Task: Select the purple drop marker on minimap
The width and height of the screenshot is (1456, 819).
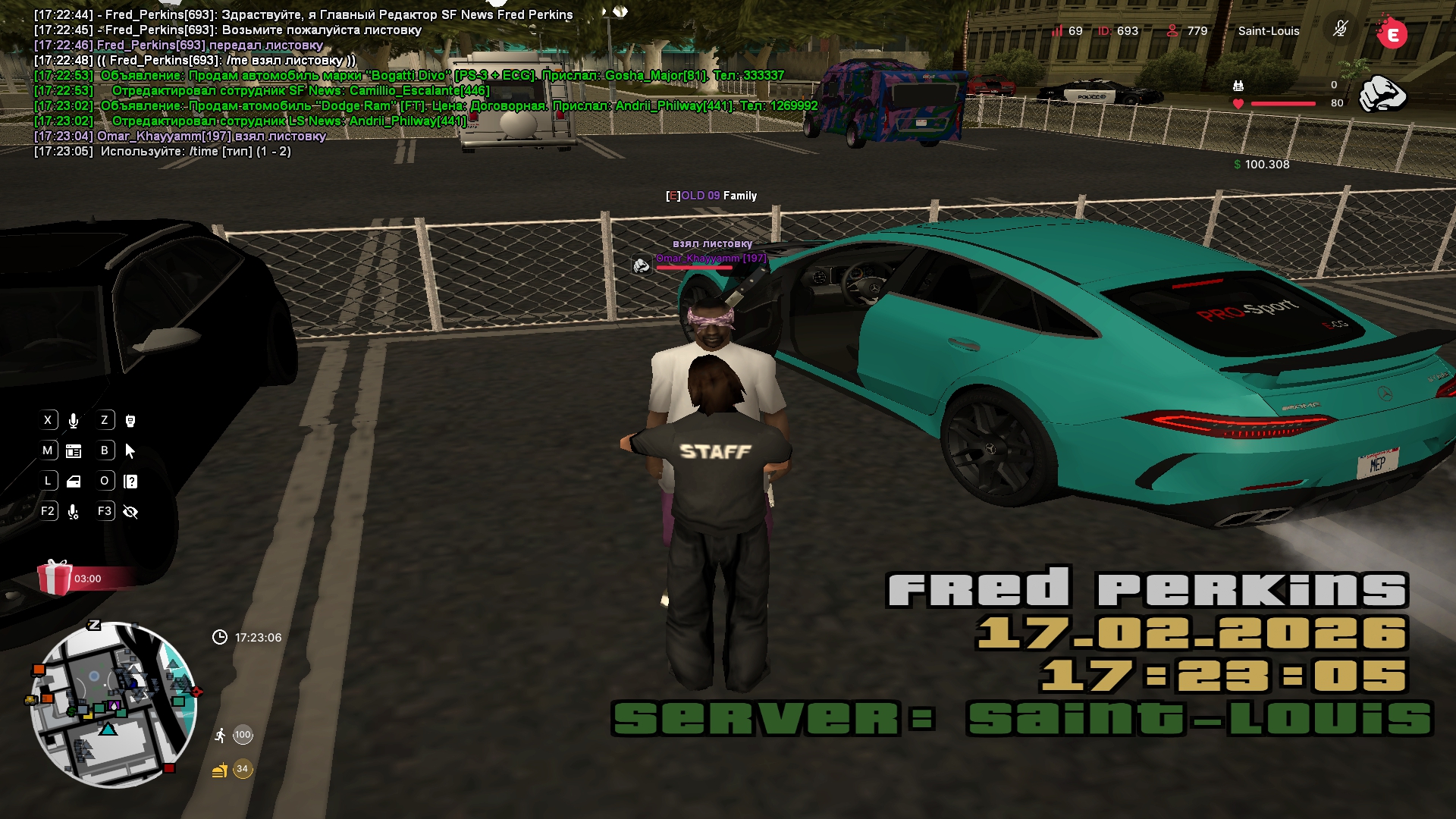Action: tap(115, 706)
